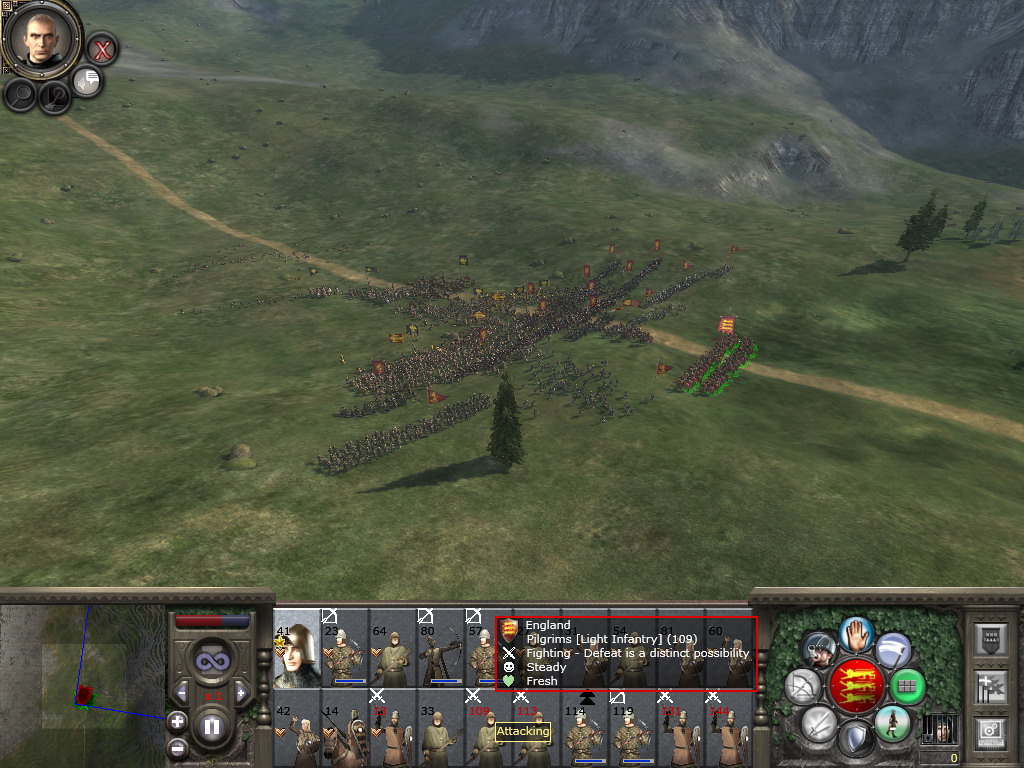Dismiss the advisor with the red X
Screen dimensions: 1024x768
click(x=101, y=48)
